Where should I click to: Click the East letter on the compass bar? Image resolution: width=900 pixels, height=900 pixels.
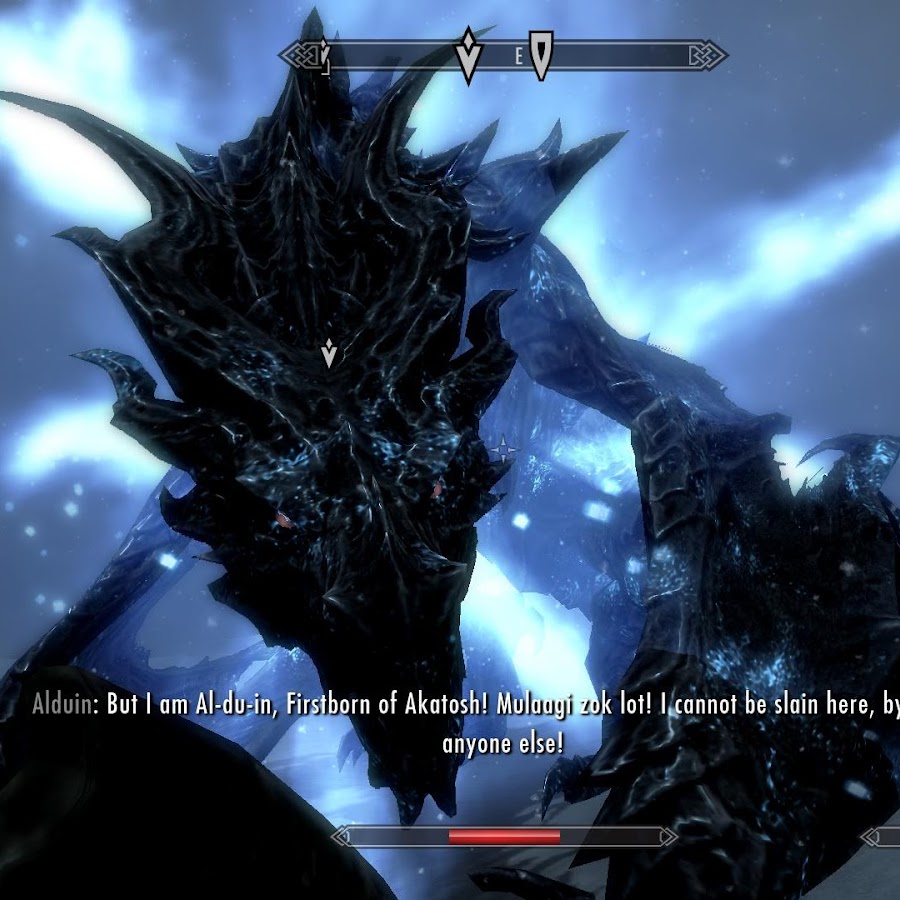pos(518,57)
